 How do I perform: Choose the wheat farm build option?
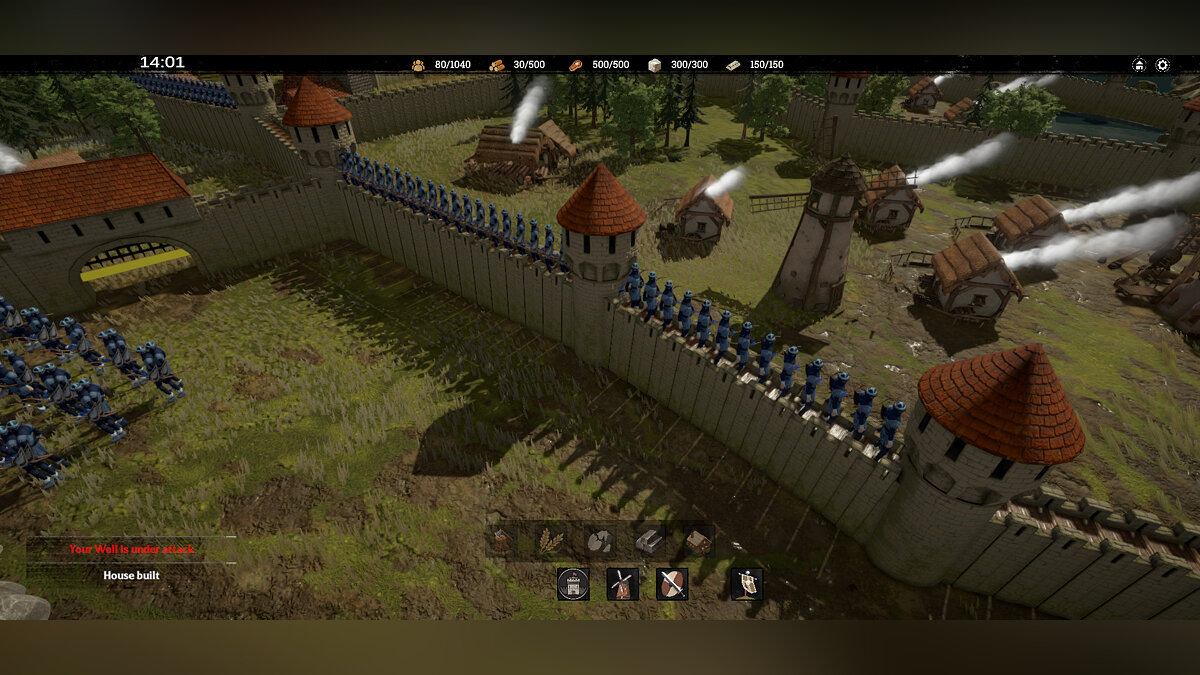coord(551,541)
